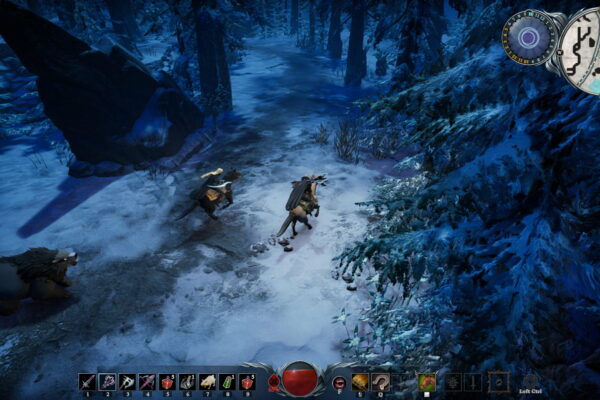Image resolution: width=600 pixels, height=400 pixels.
Task: Activate the golden ability above the R key
Action: (x=360, y=381)
